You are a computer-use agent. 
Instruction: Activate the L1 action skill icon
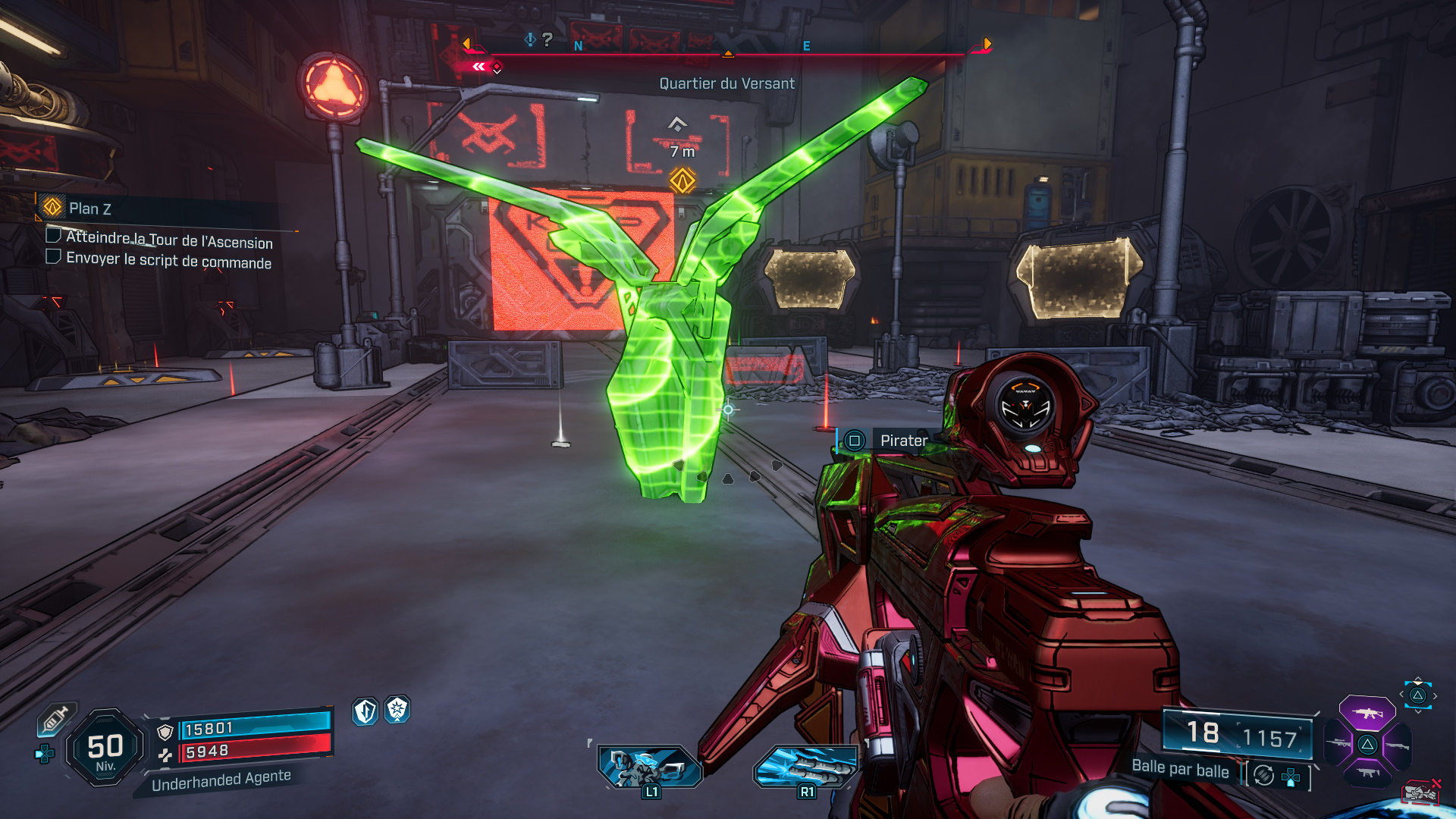coord(650,767)
